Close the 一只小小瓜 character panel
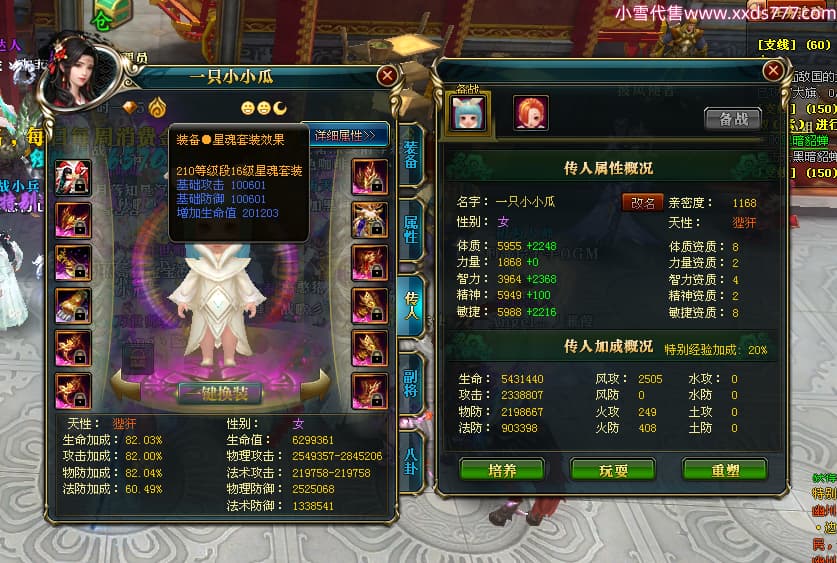The image size is (837, 563). click(x=387, y=75)
